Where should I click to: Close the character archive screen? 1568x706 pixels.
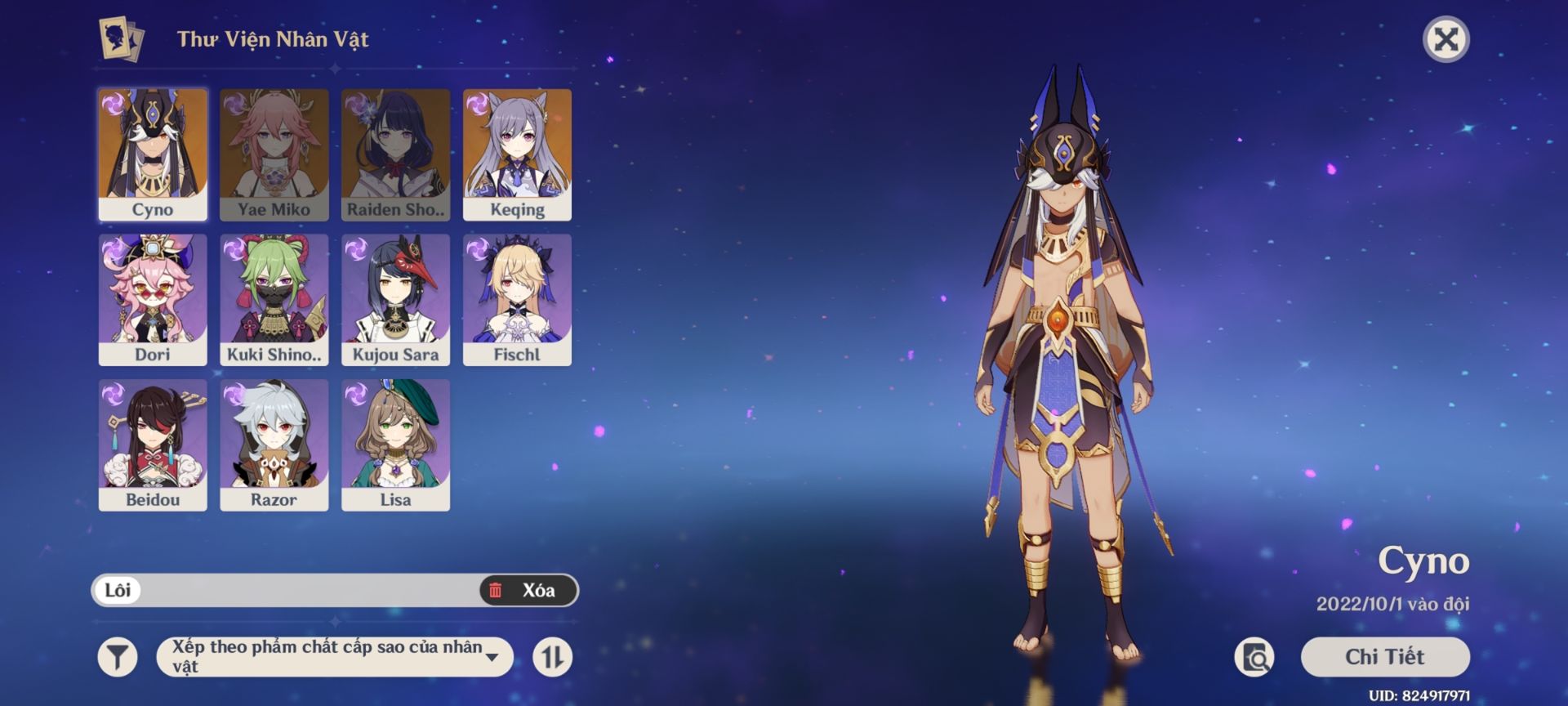coord(1445,39)
